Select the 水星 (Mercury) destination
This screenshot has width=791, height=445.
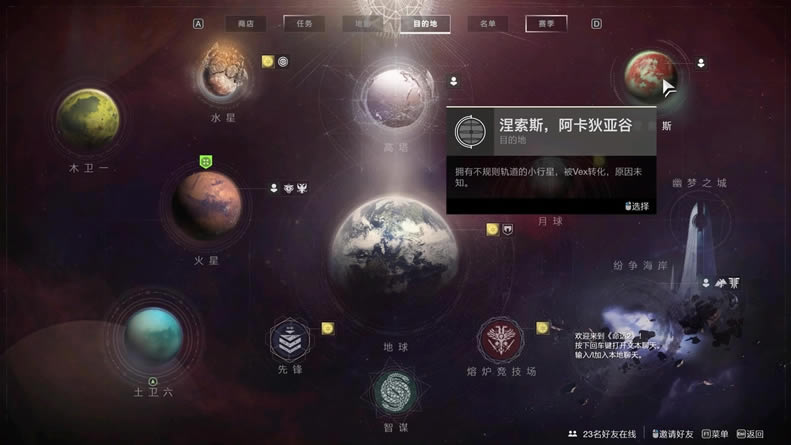click(x=226, y=70)
